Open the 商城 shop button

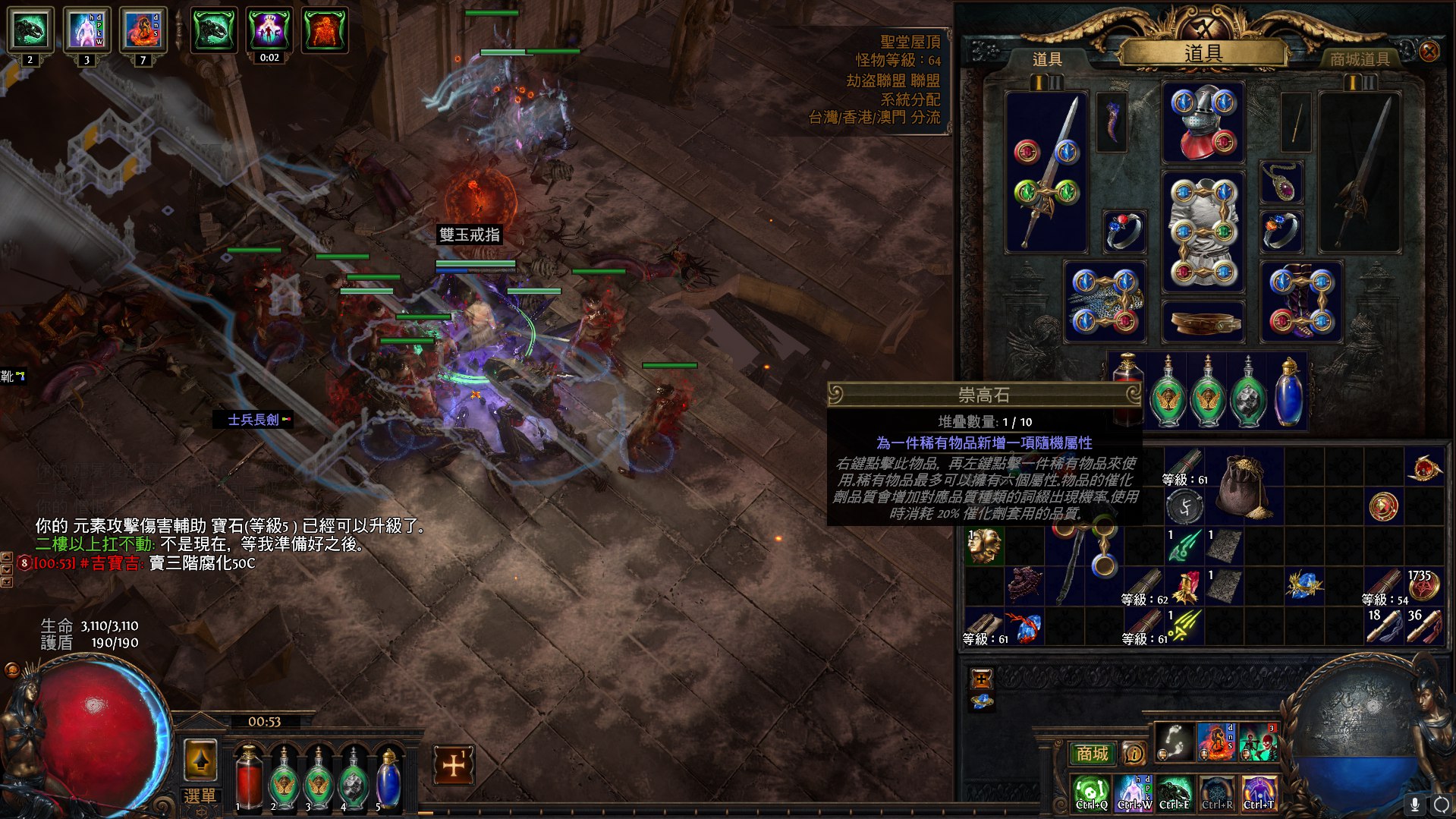(1092, 753)
